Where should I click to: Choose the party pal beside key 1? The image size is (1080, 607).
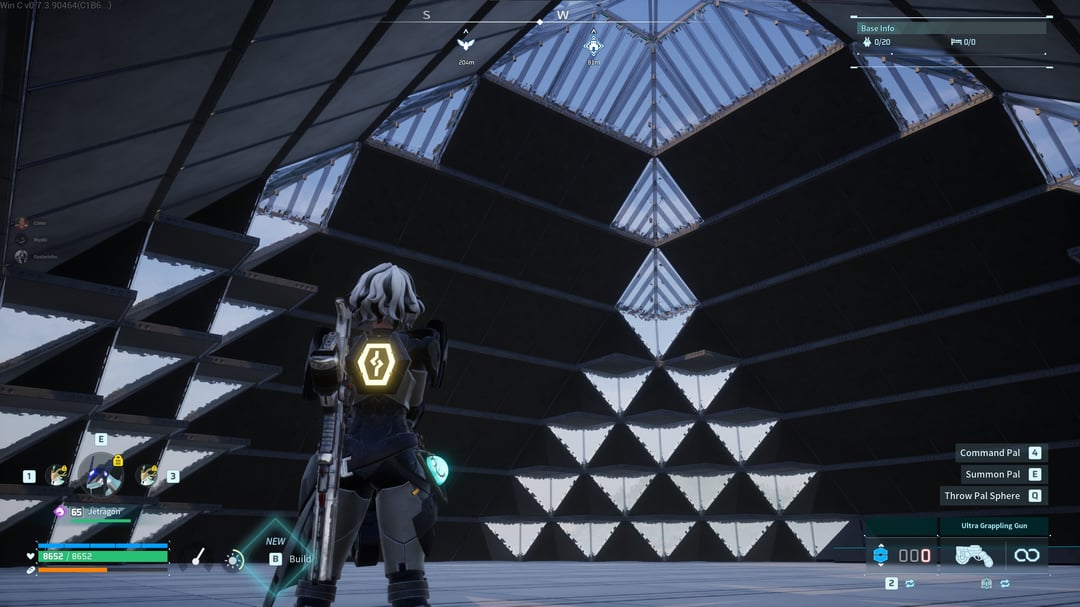pos(57,476)
